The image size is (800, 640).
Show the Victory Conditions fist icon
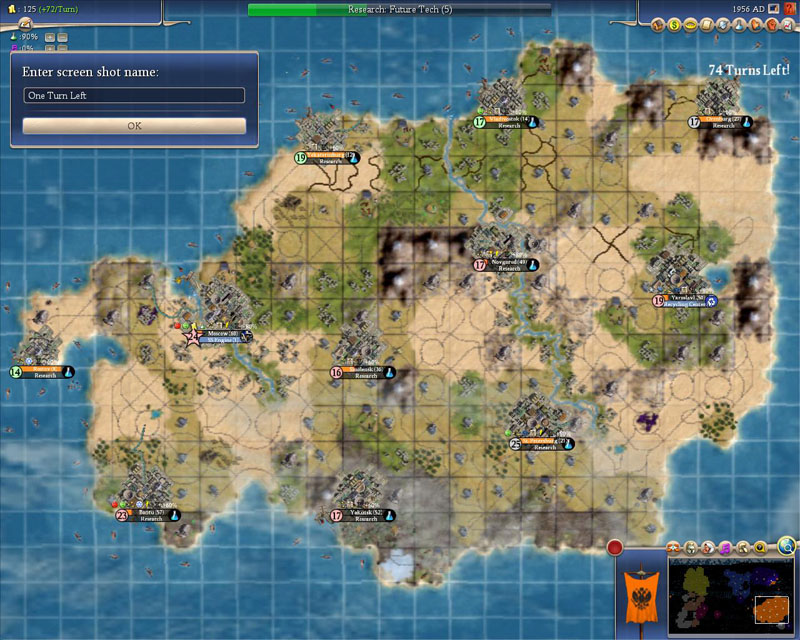769,24
